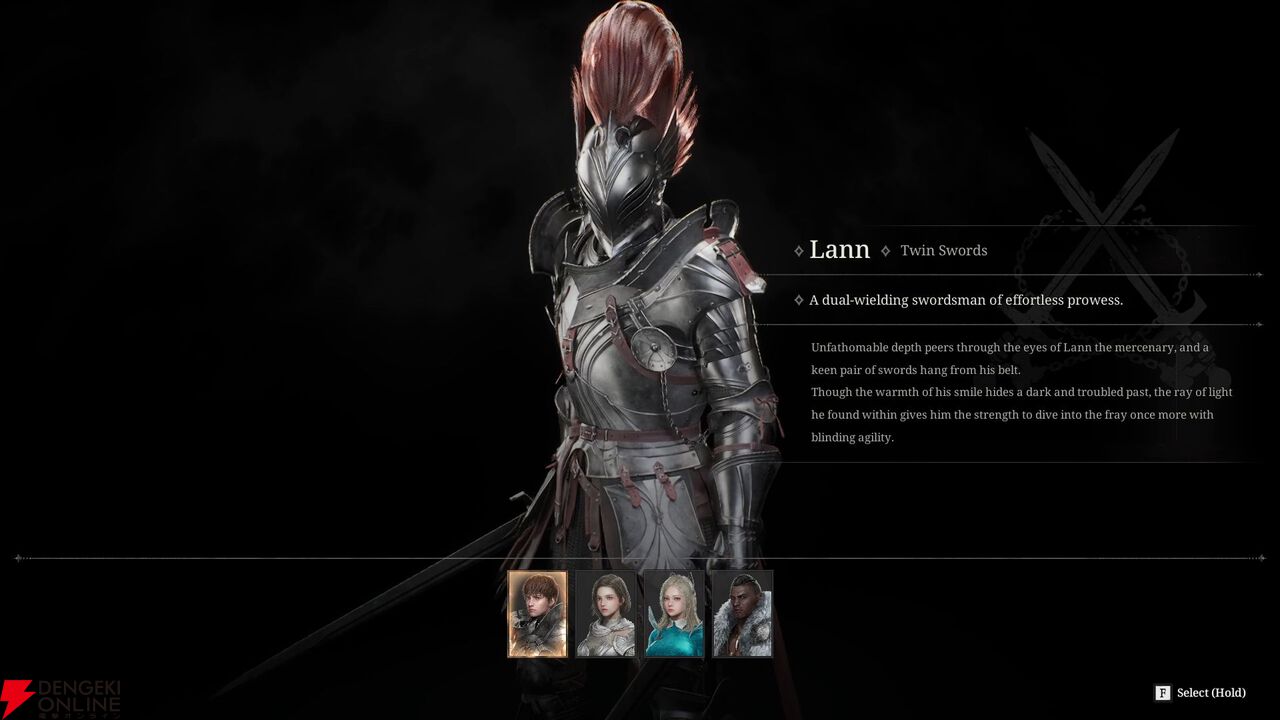Click the tagline about effortless prowess
This screenshot has height=720, width=1280.
click(966, 299)
